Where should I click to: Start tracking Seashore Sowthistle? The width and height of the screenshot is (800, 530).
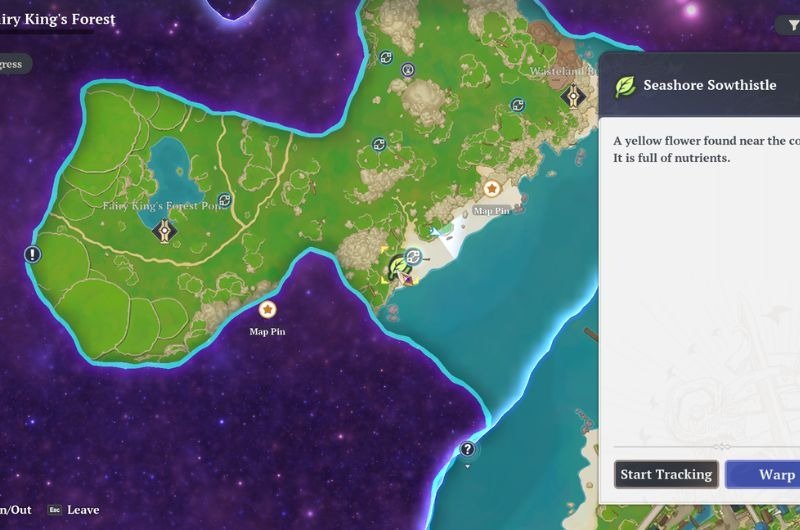[x=666, y=474]
